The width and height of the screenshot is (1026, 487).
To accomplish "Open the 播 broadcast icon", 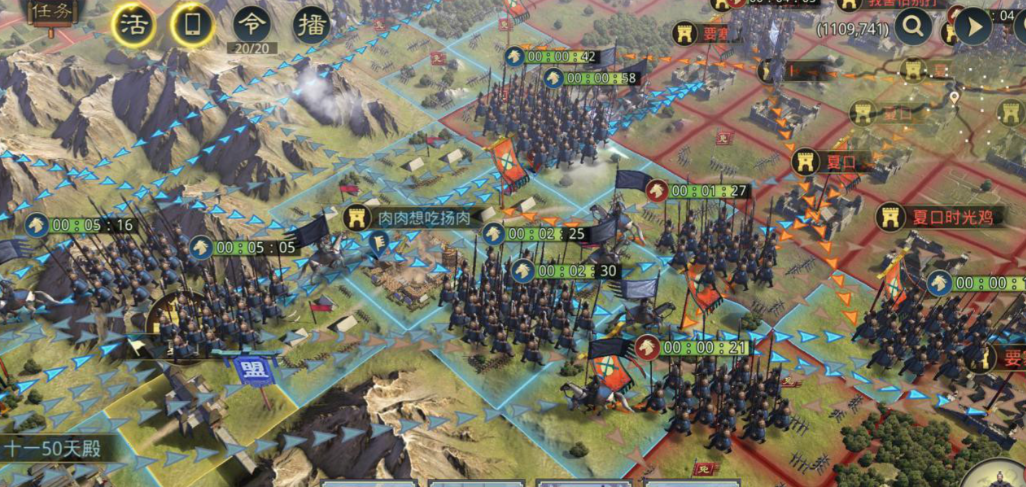I will 311,24.
